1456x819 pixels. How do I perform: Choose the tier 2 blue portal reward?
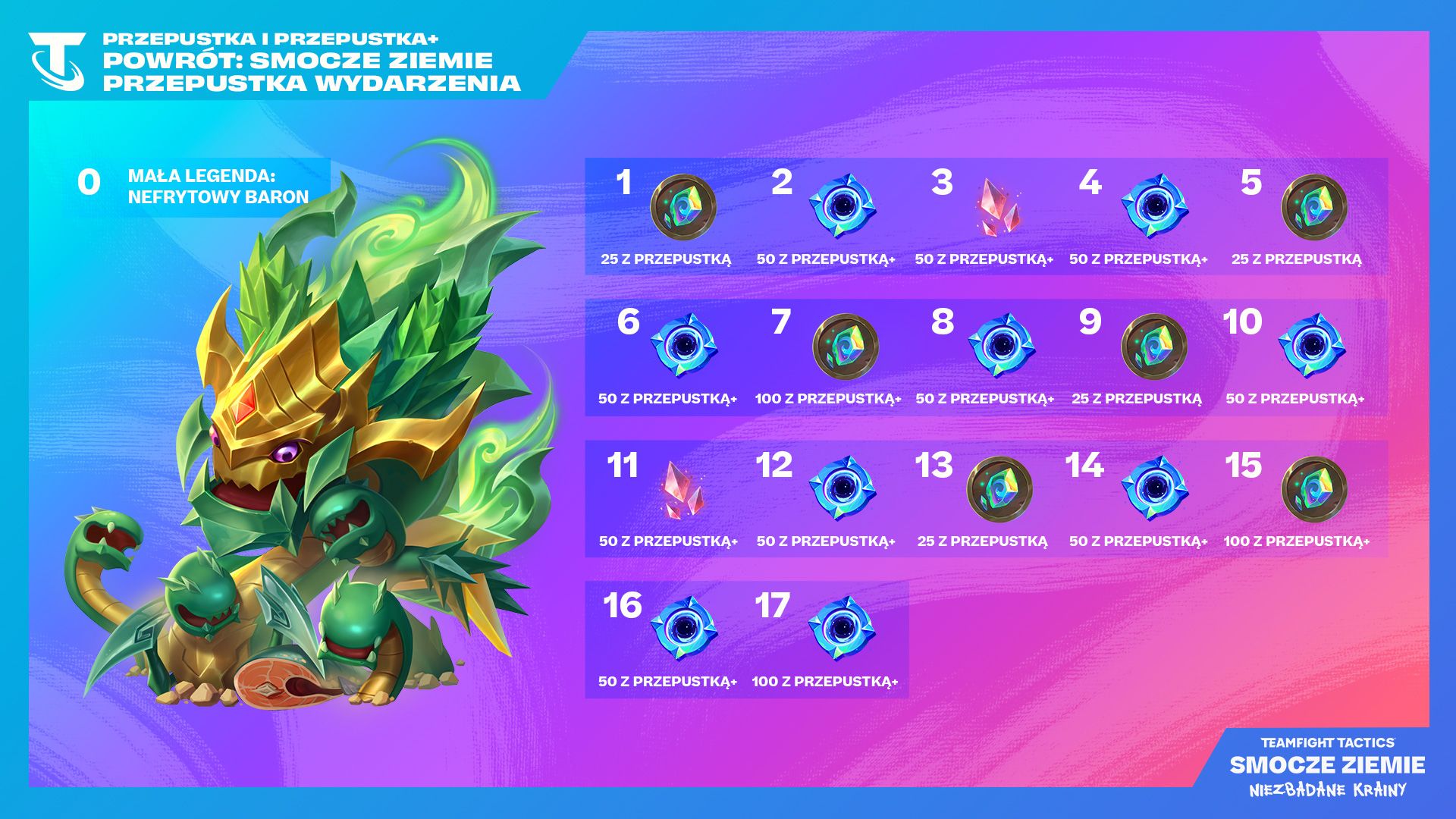tap(842, 206)
